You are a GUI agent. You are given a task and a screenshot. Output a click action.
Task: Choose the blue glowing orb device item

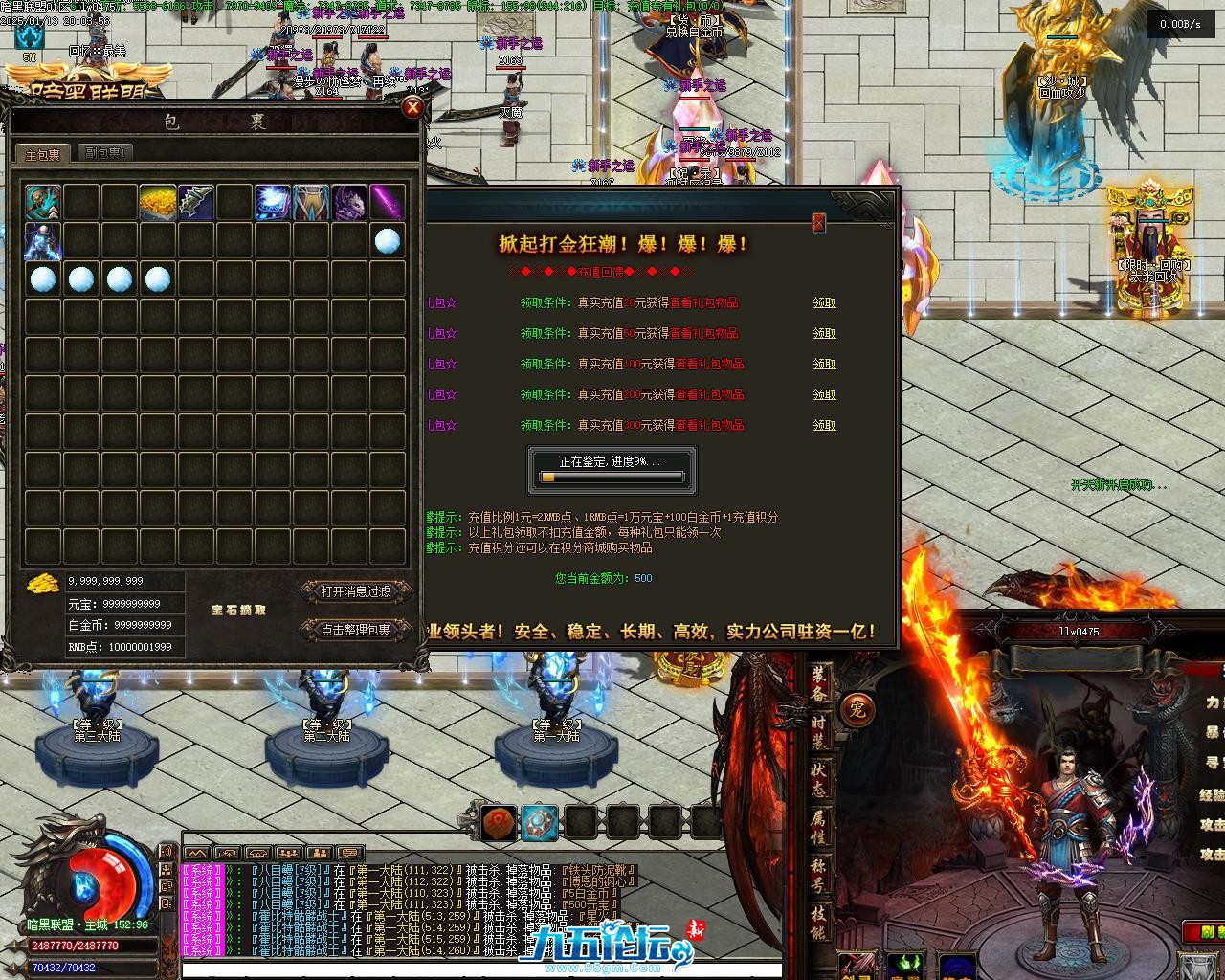273,202
